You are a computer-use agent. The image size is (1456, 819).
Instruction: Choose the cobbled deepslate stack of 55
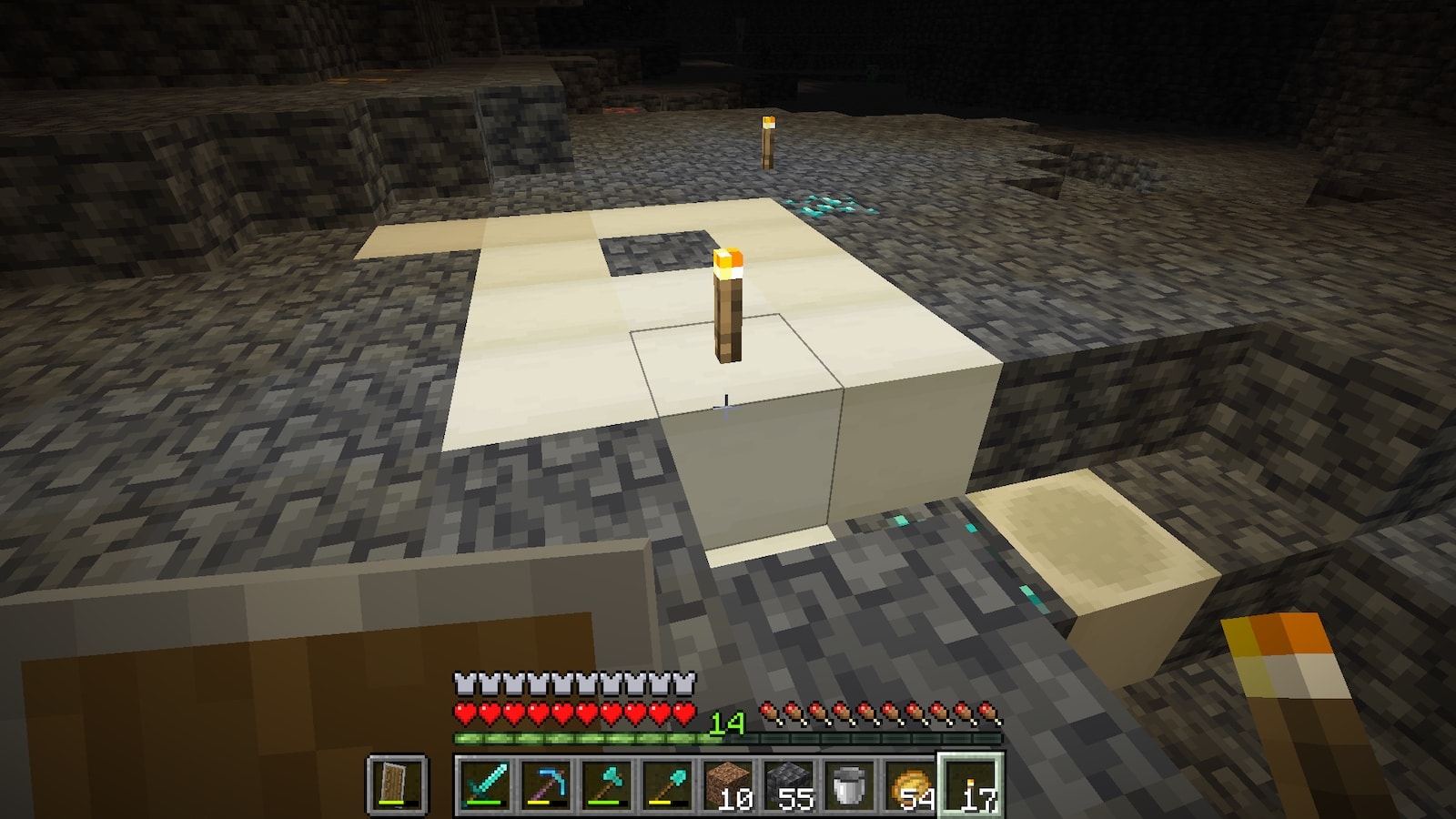pyautogui.click(x=789, y=784)
